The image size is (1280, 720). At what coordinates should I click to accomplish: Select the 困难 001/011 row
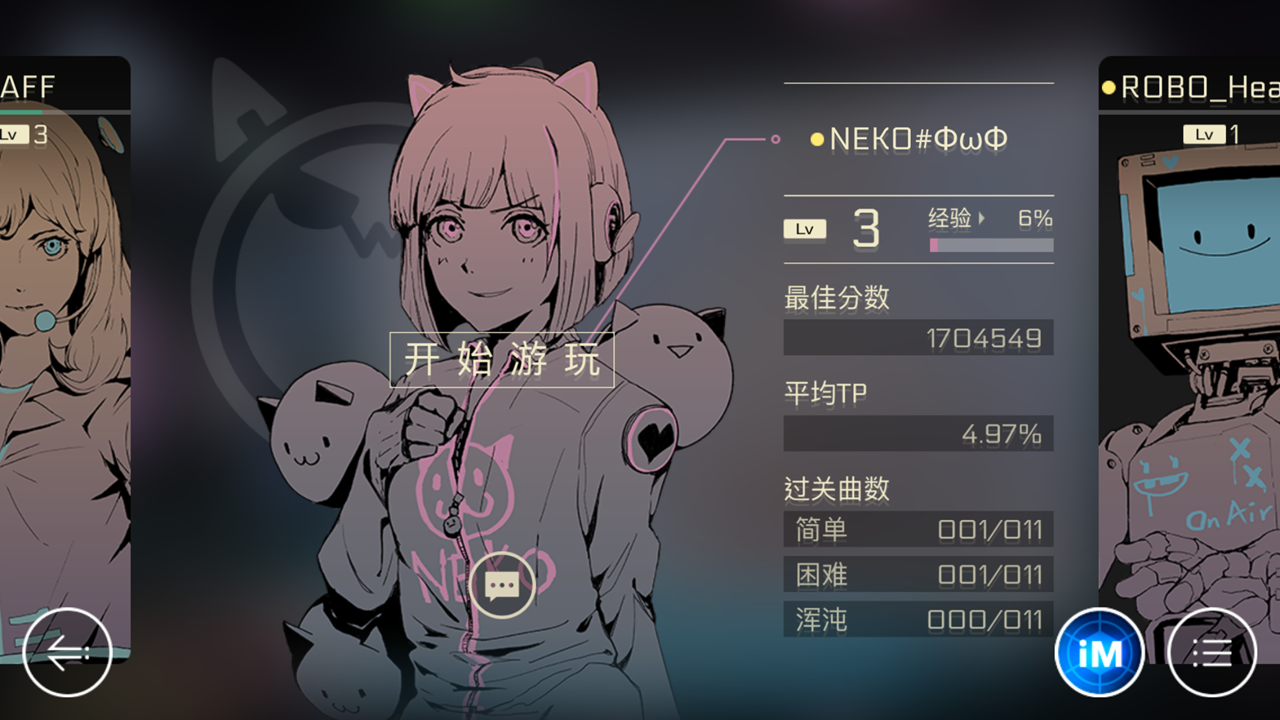[x=919, y=575]
